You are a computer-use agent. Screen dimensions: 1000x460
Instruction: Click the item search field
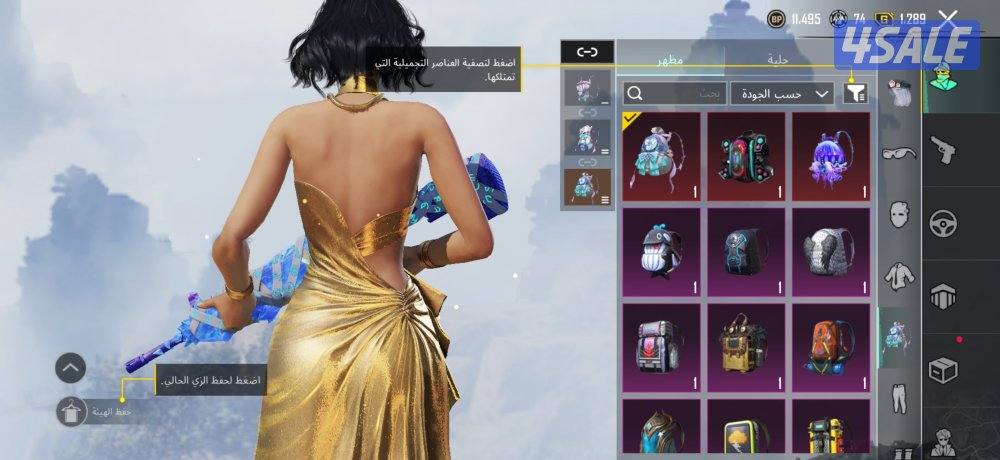675,94
